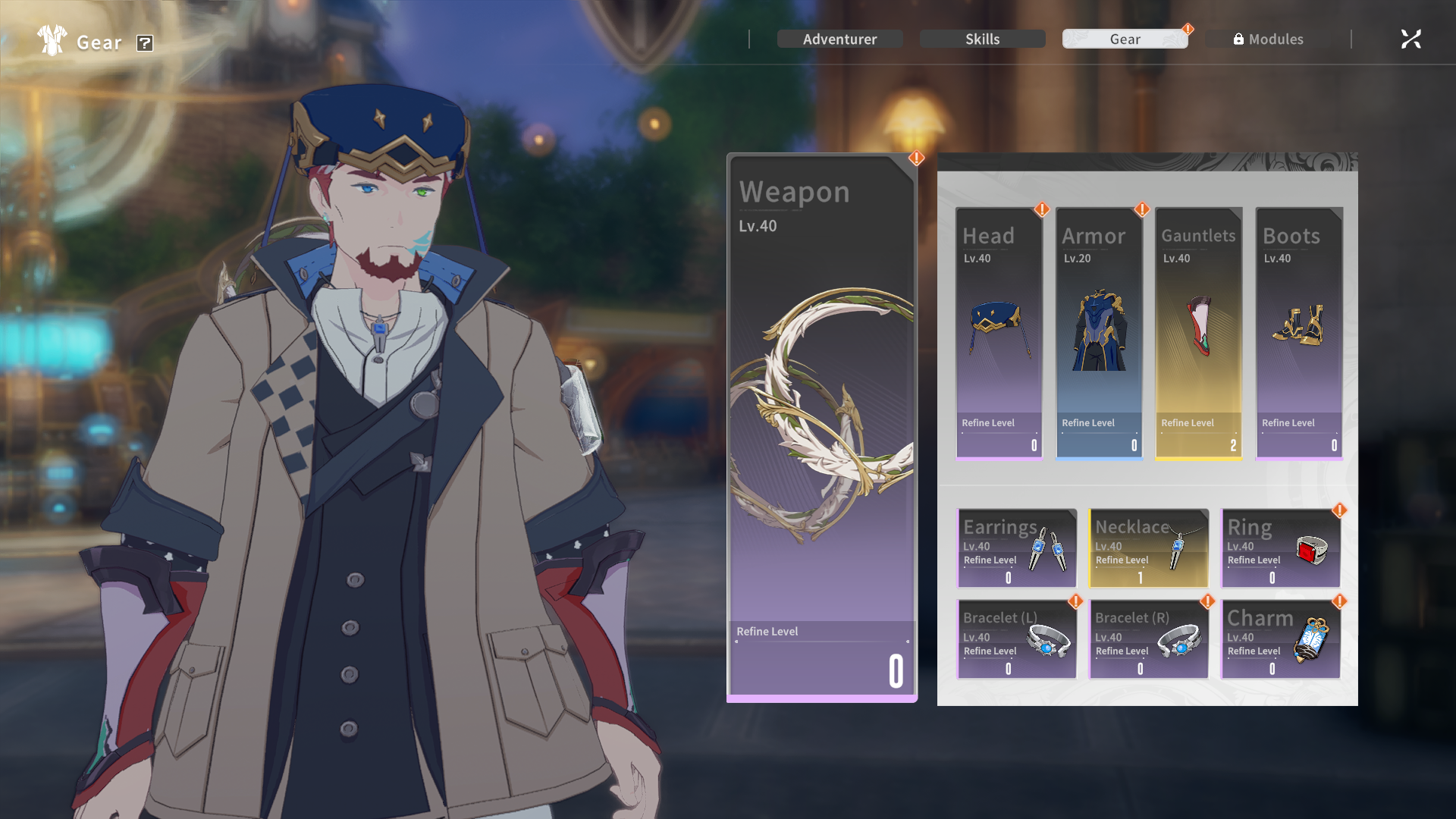The height and width of the screenshot is (819, 1456).
Task: Switch to the Adventurer tab
Action: pos(839,39)
